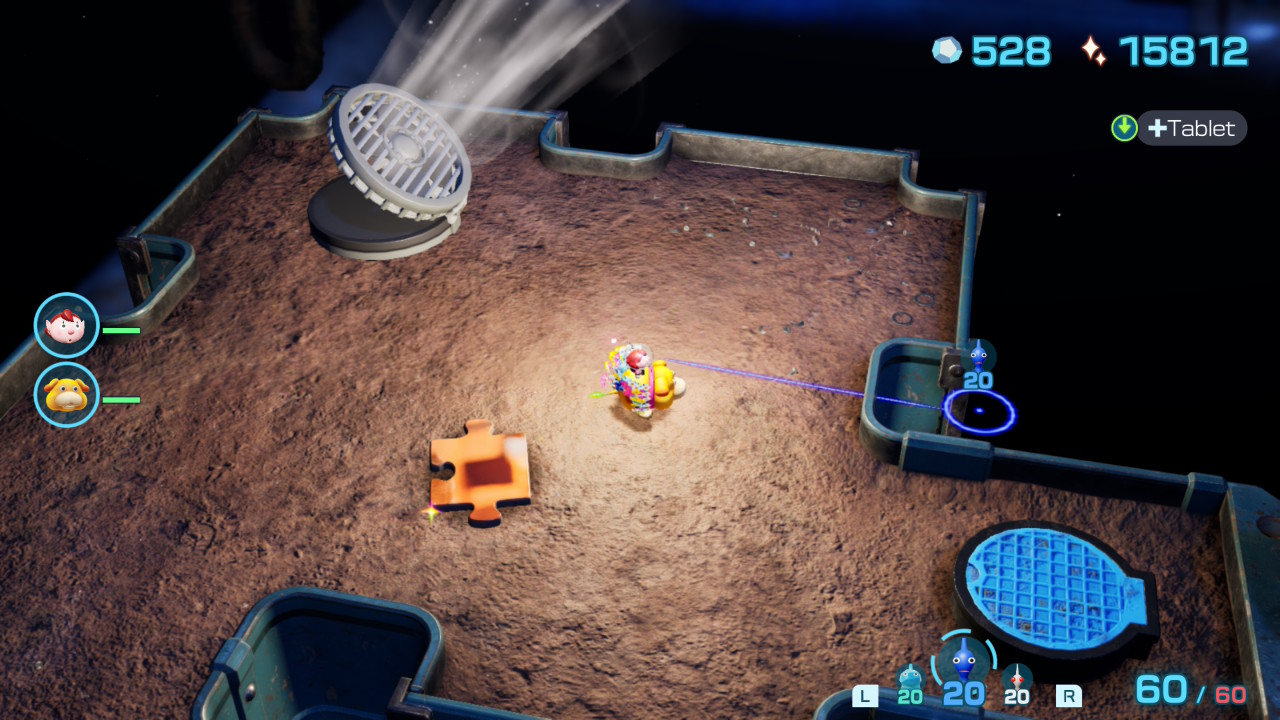Select the Blue Pikmin squad icon

point(963,662)
